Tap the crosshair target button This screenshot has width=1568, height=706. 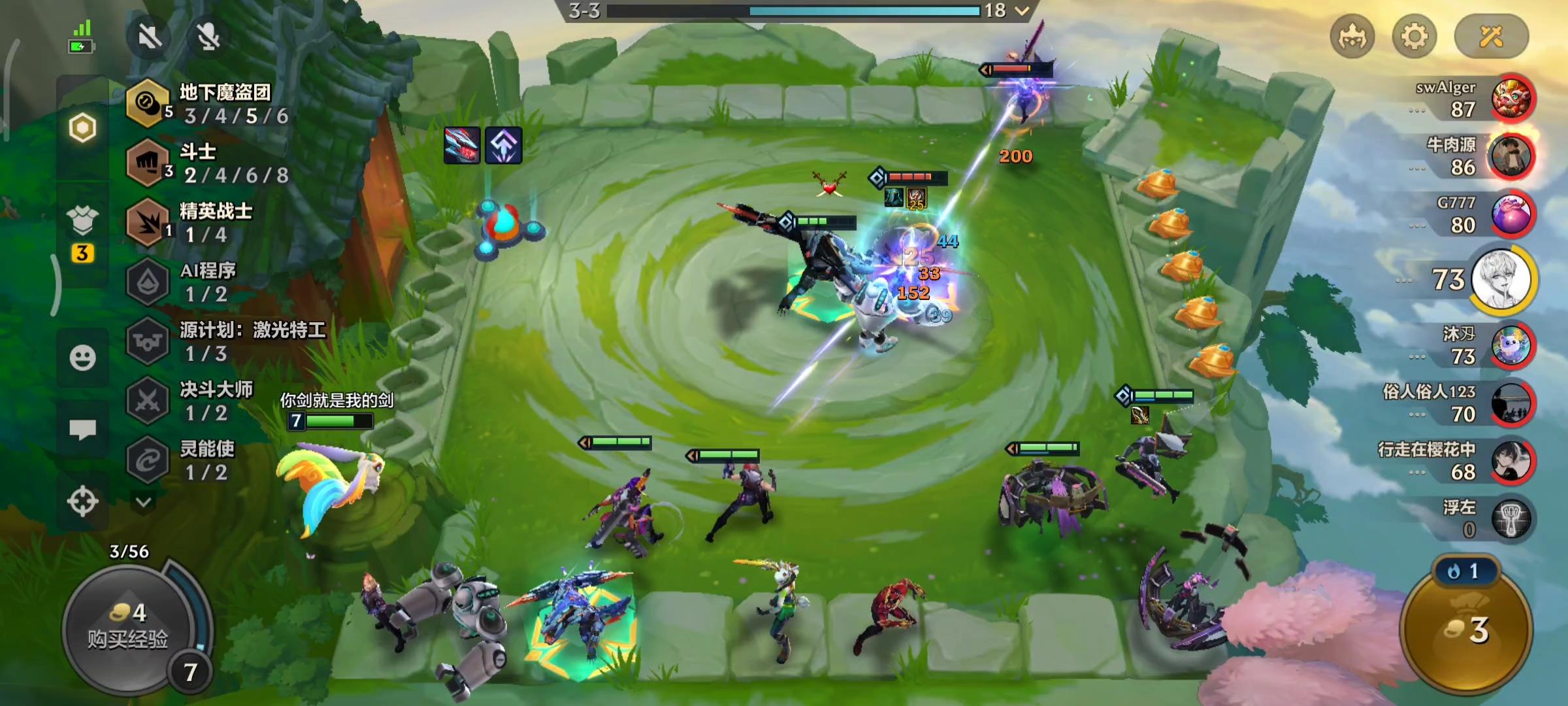[82, 502]
